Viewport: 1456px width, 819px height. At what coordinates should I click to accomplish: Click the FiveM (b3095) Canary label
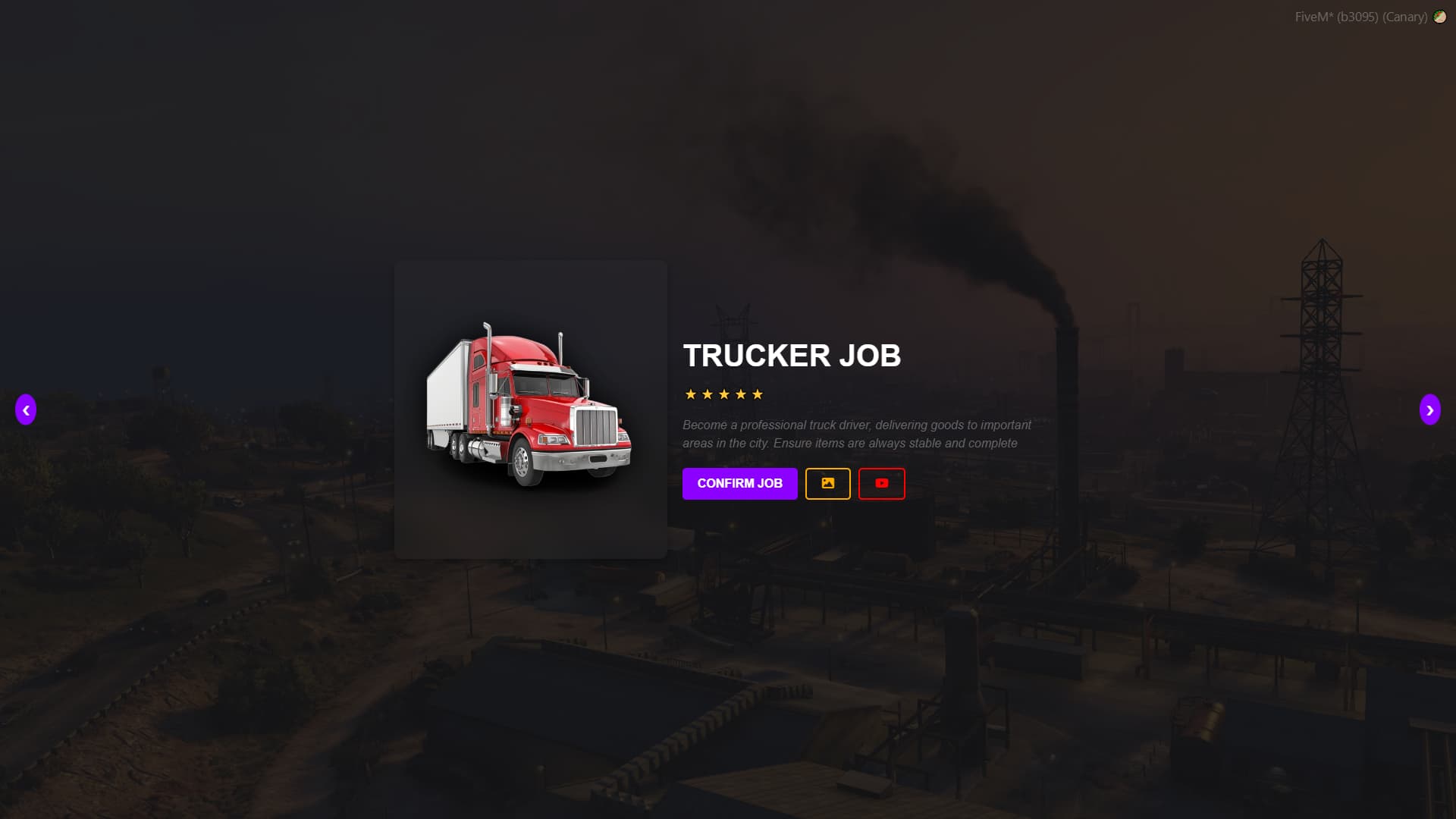click(1361, 16)
